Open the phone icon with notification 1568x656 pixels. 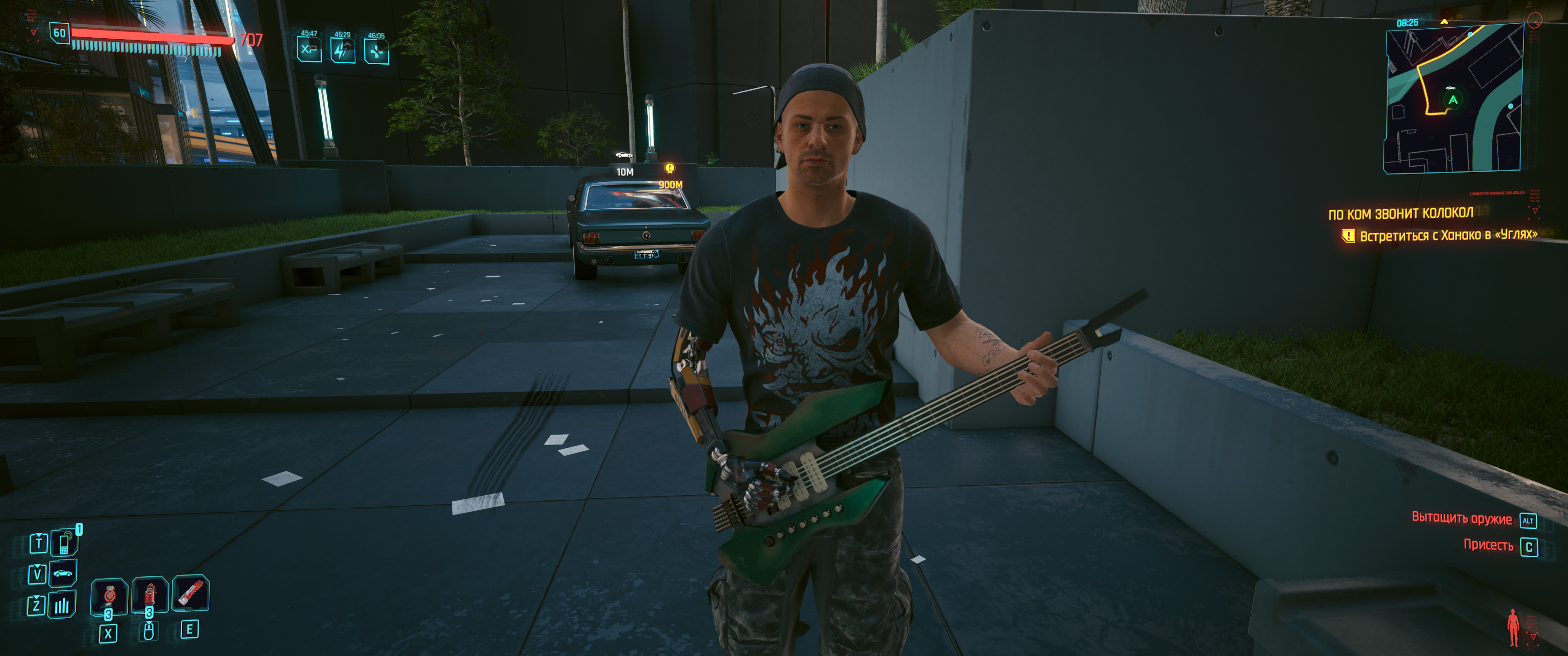pos(65,542)
